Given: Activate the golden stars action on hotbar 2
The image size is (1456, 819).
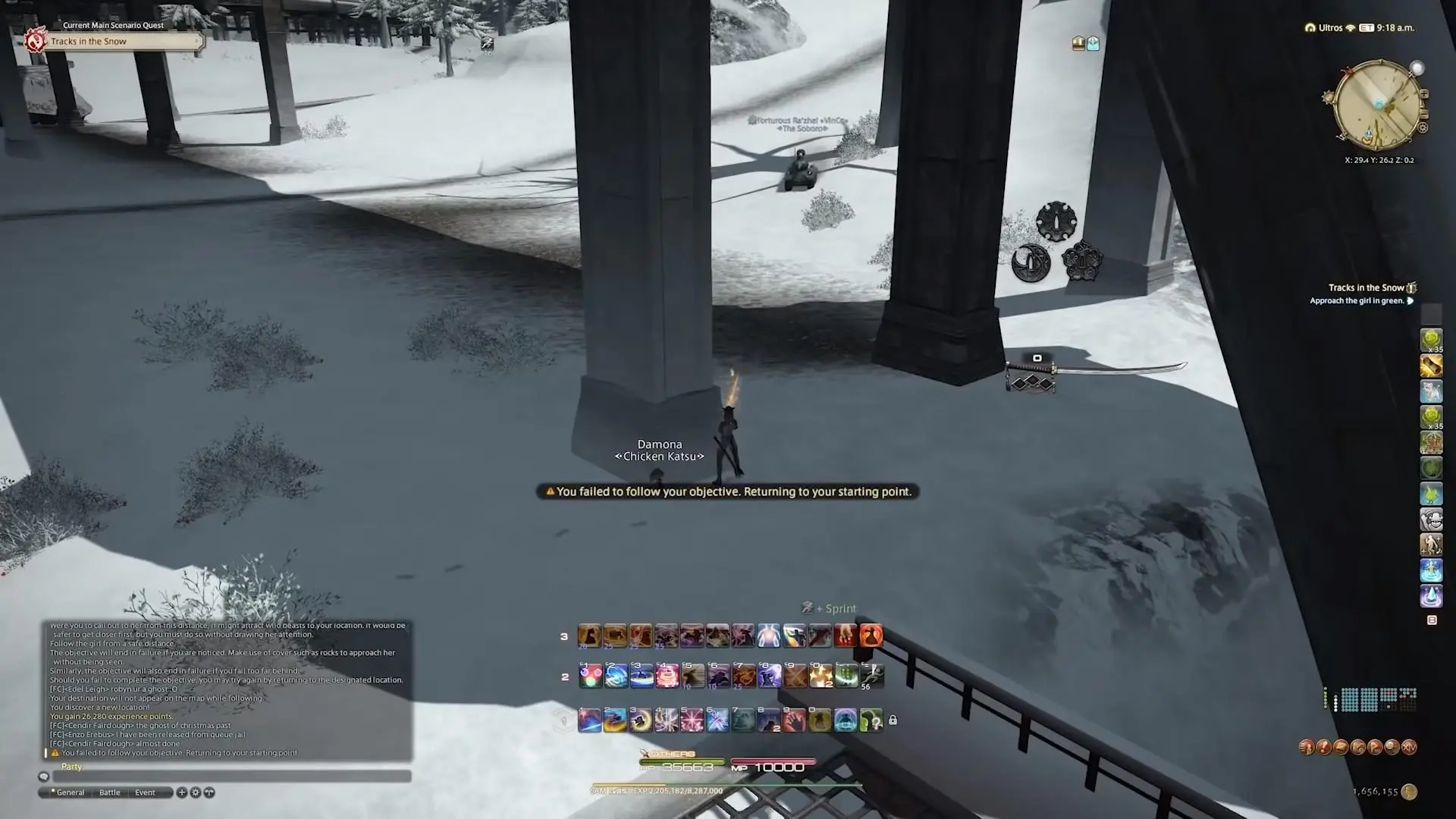Looking at the screenshot, I should click(821, 676).
